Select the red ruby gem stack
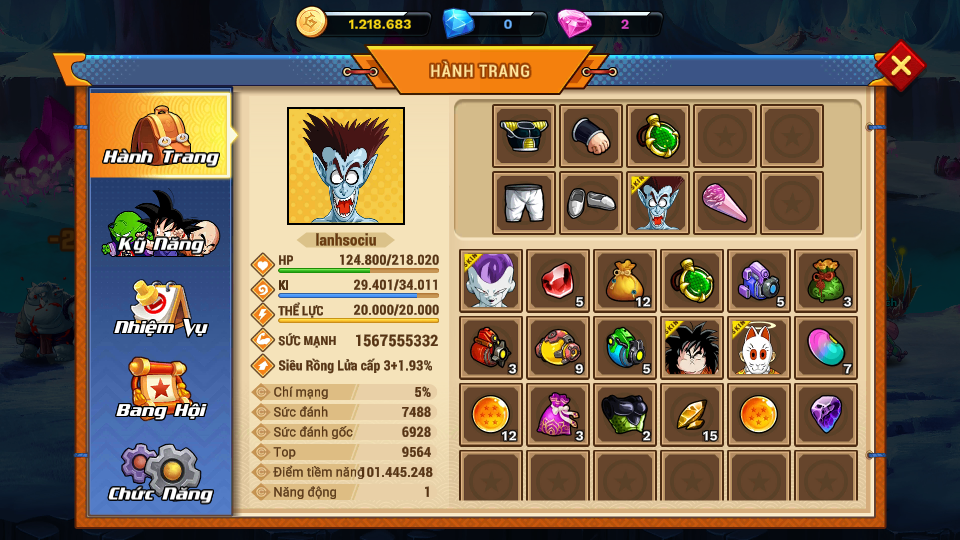 [558, 281]
